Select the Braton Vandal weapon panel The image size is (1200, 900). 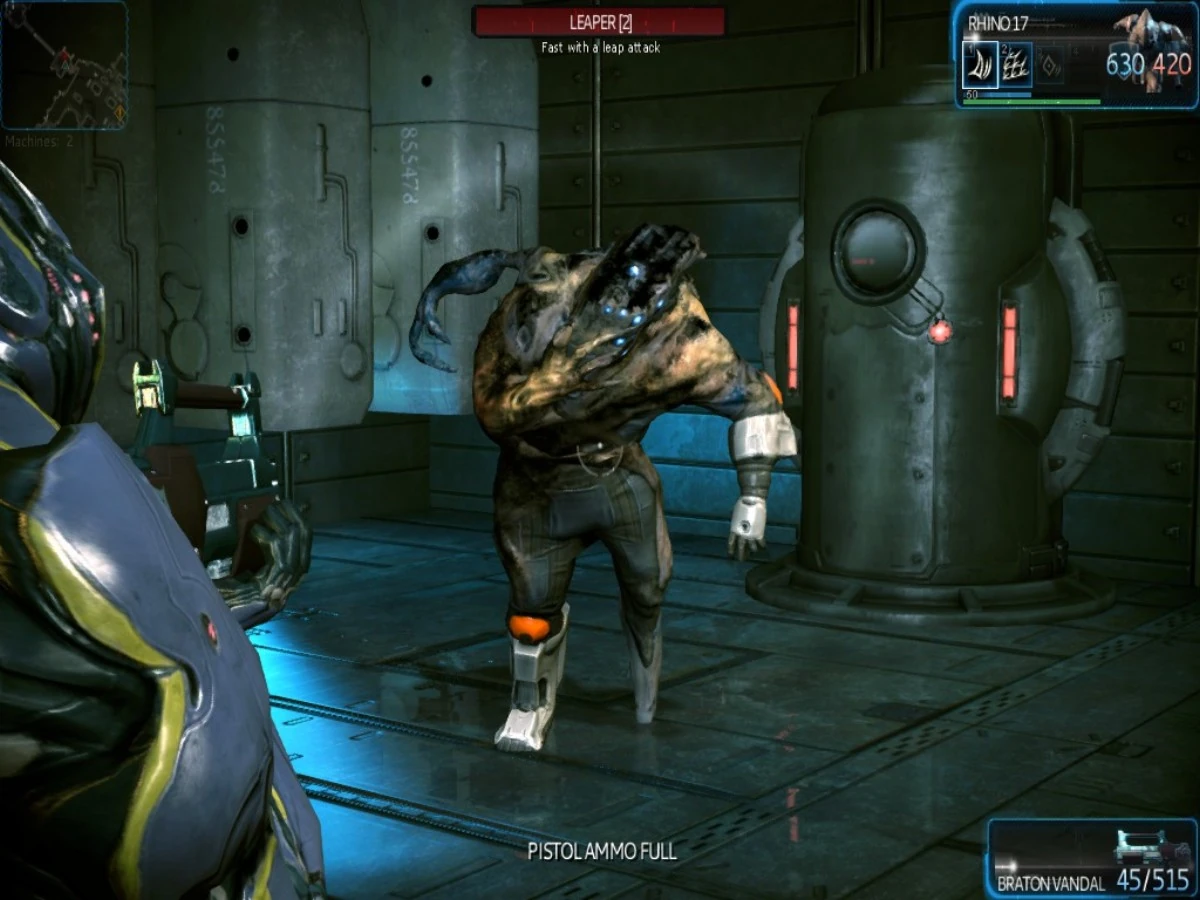click(1092, 857)
